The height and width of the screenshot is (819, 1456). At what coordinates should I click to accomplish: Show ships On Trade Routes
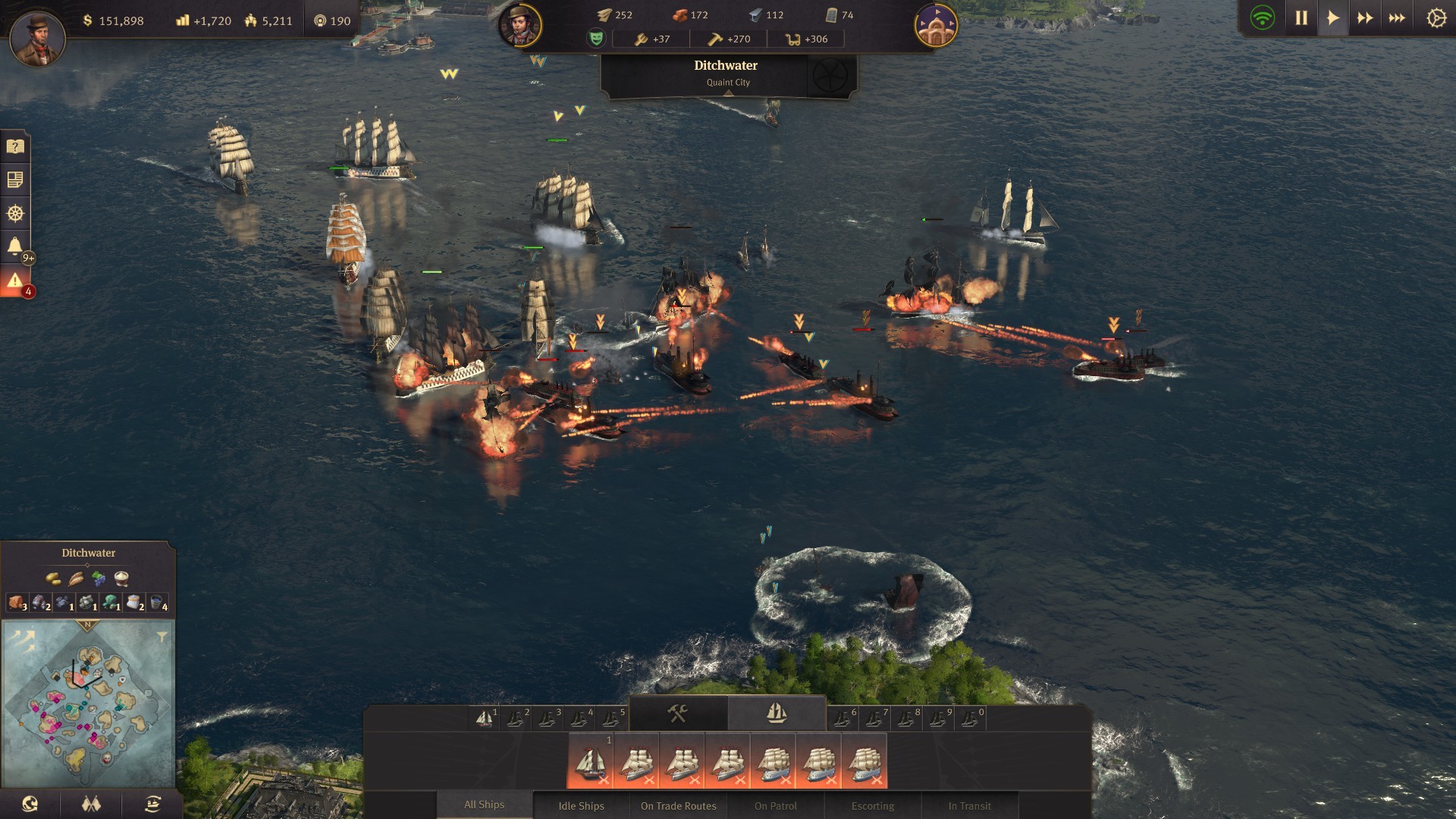click(x=678, y=805)
